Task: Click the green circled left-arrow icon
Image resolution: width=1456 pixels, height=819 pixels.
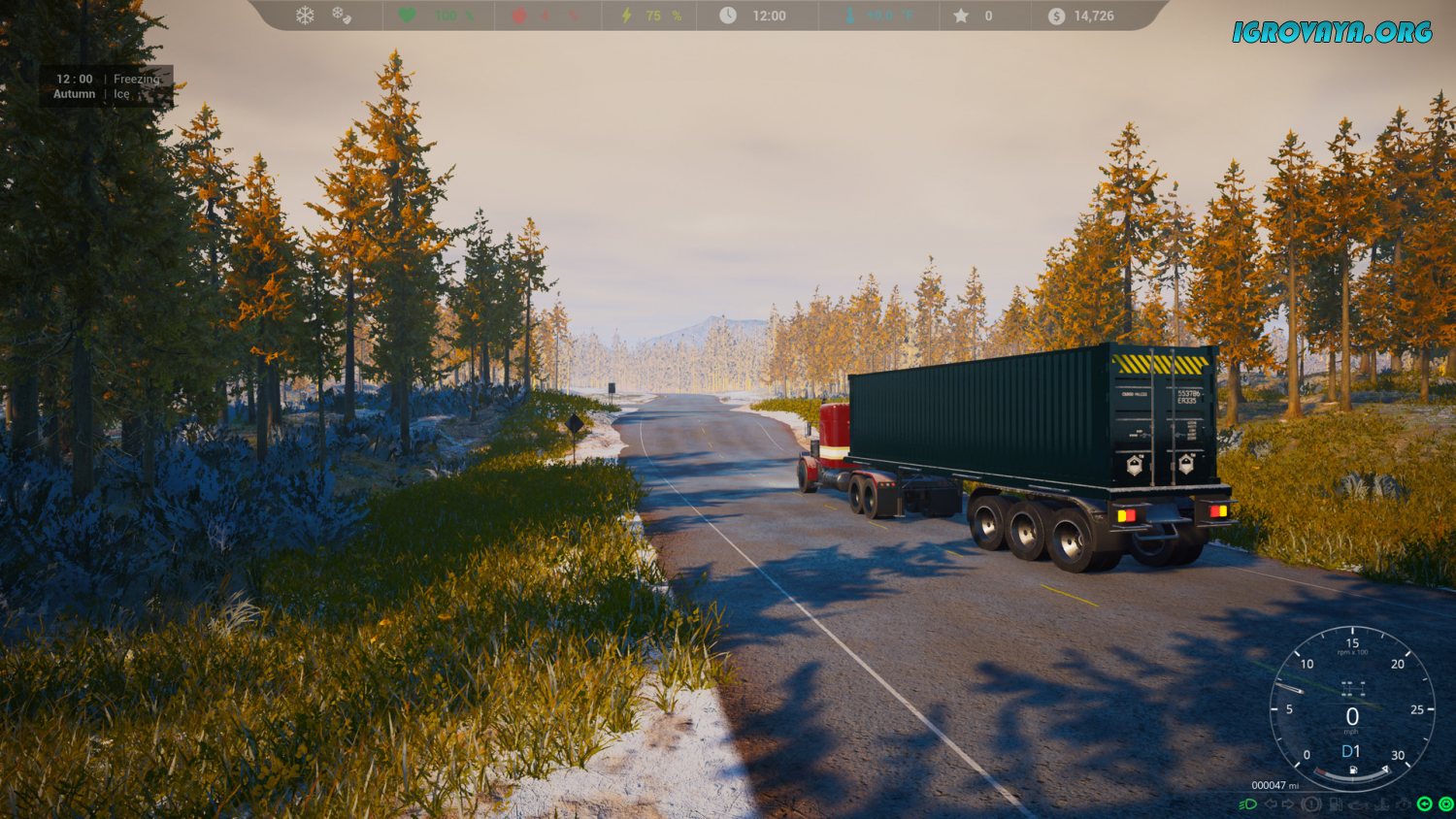Action: [1424, 804]
